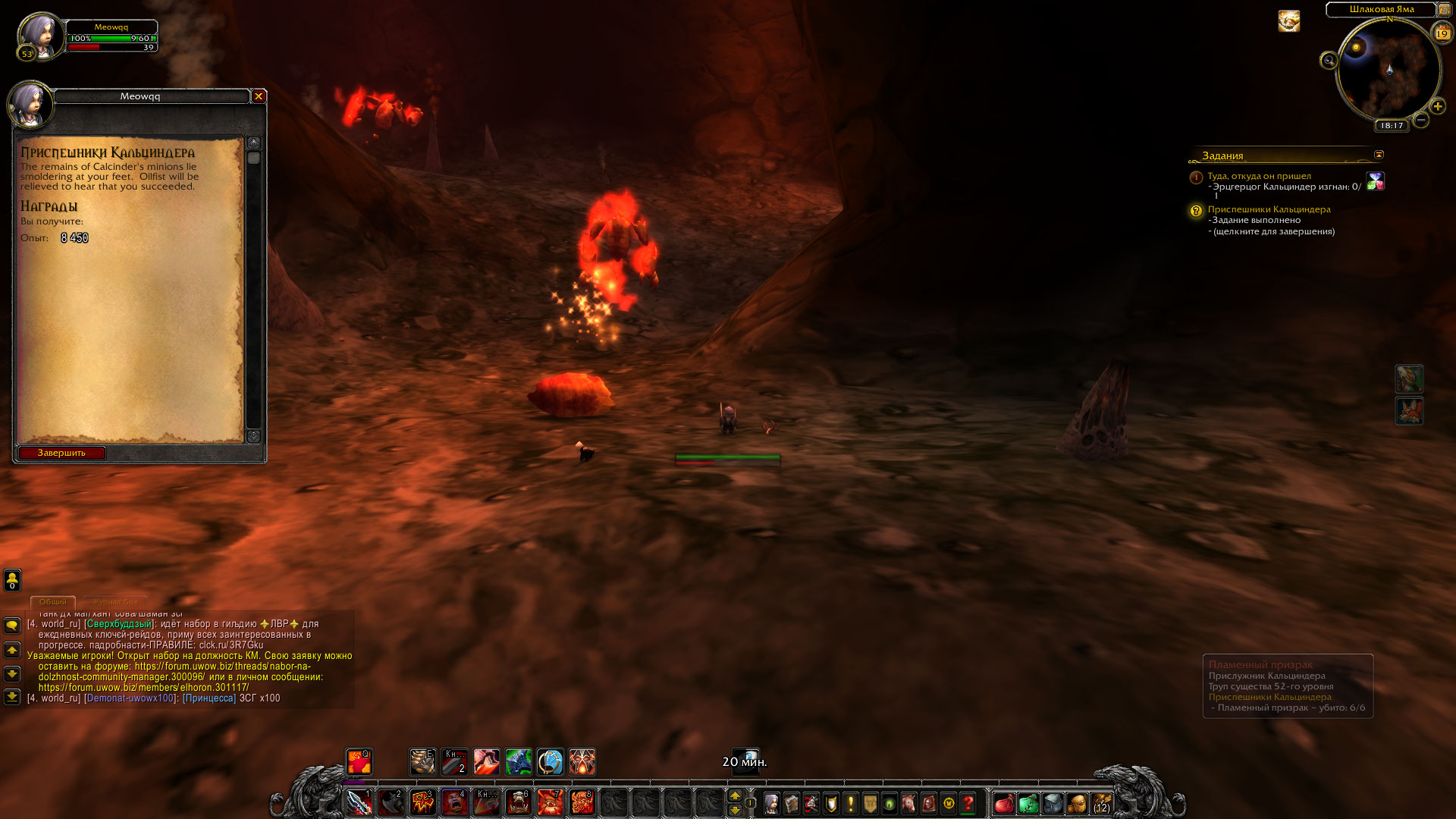Image resolution: width=1456 pixels, height=819 pixels.
Task: Click the Meowqq player portrait frame
Action: point(38,34)
